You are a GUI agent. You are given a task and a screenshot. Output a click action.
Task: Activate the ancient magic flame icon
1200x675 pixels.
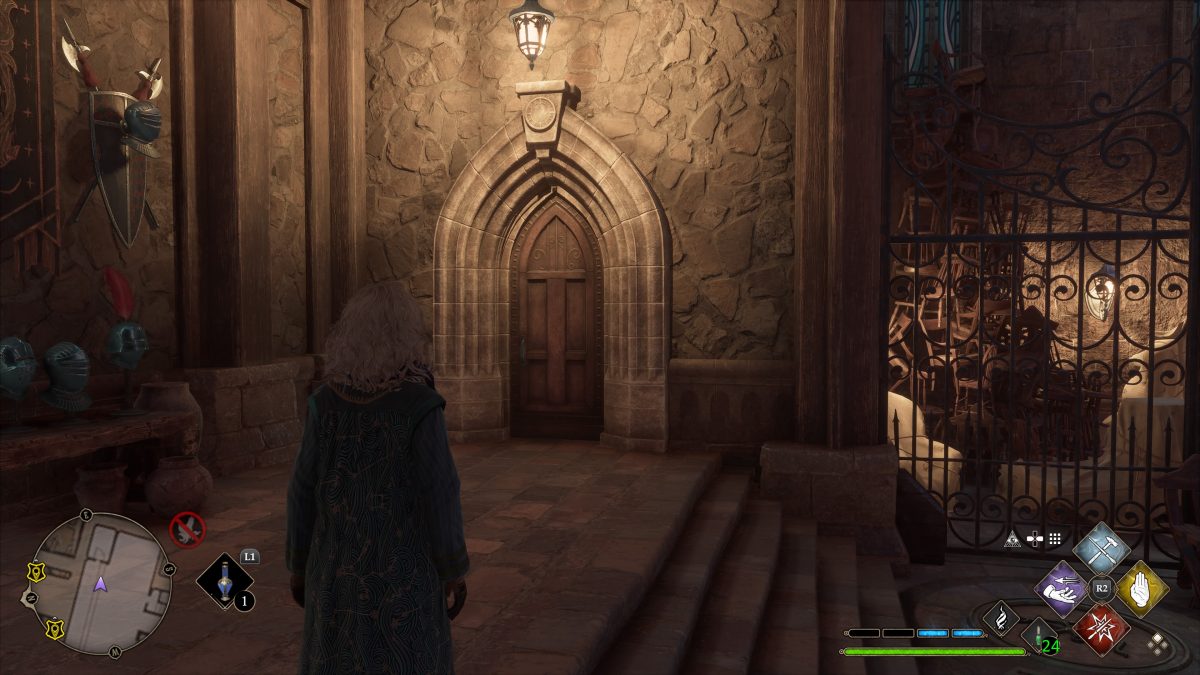(1000, 619)
